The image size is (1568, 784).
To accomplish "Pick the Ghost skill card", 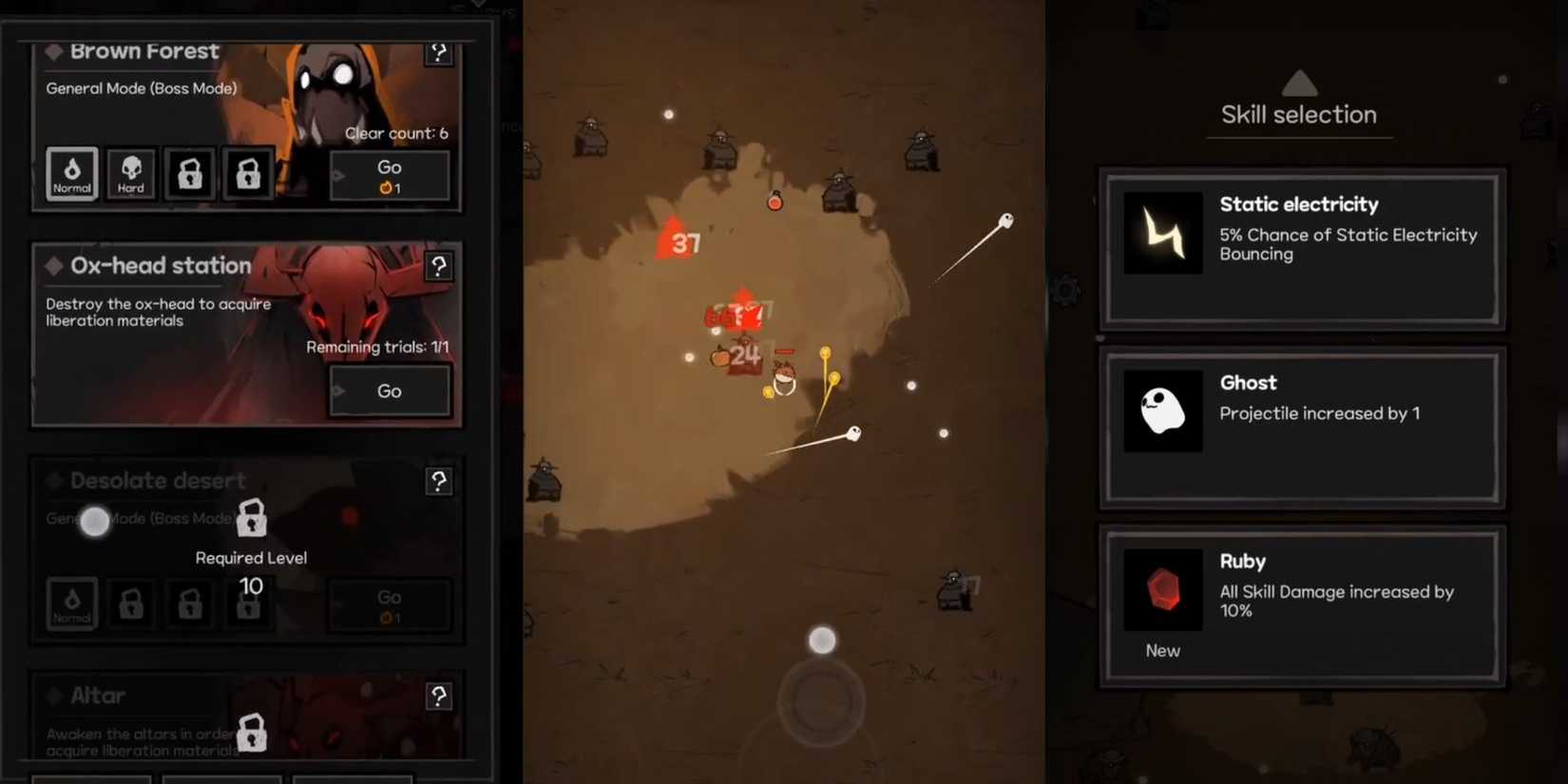I will 1302,428.
